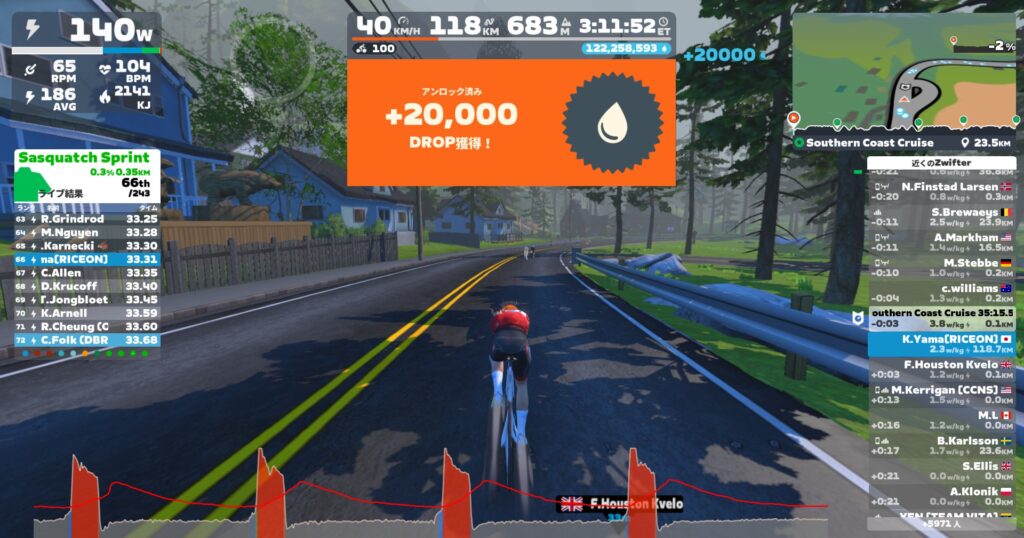
Task: Click the F.Houston Kvelo rider name tag
Action: pos(622,503)
